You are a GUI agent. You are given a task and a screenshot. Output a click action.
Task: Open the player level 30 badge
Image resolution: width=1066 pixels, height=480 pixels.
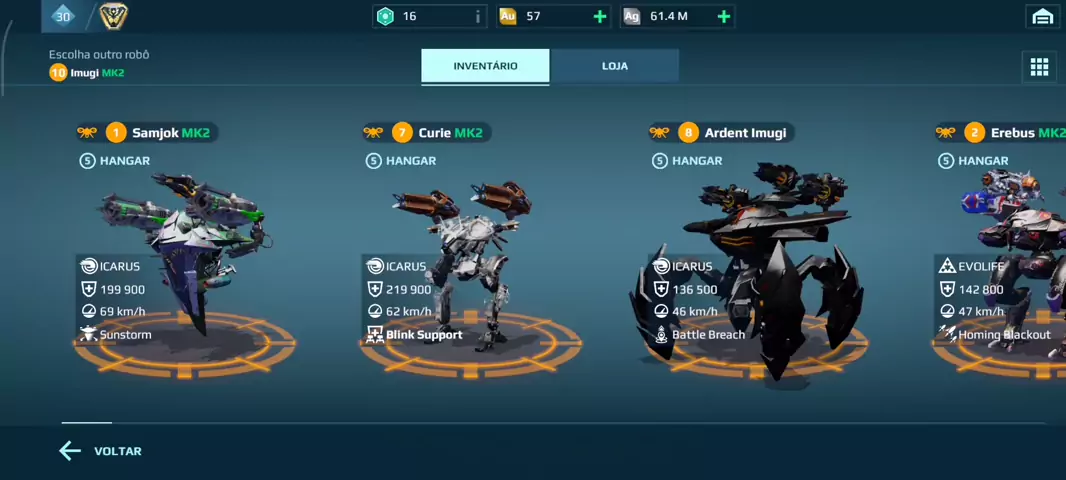63,15
